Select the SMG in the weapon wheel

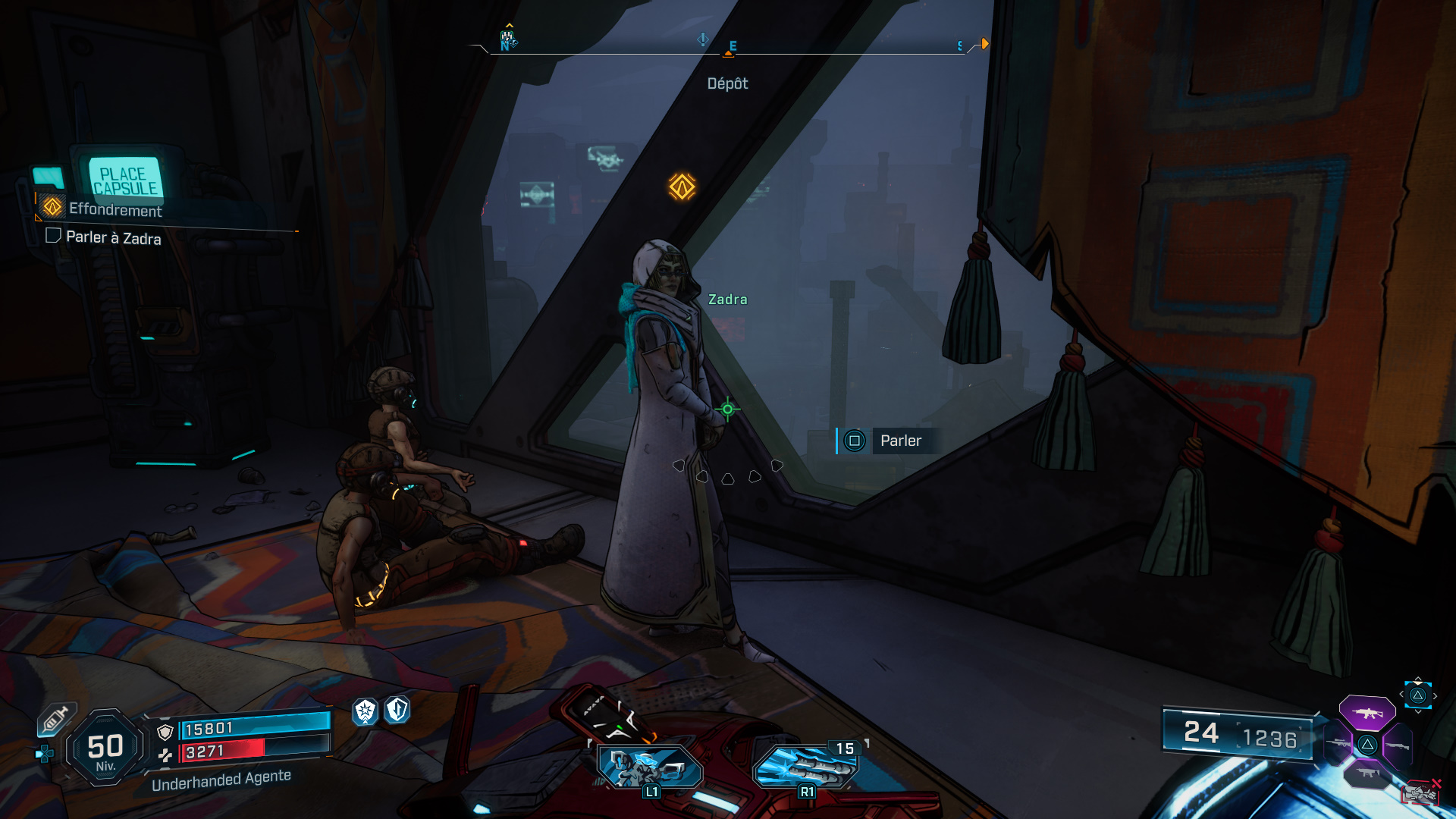1367,773
